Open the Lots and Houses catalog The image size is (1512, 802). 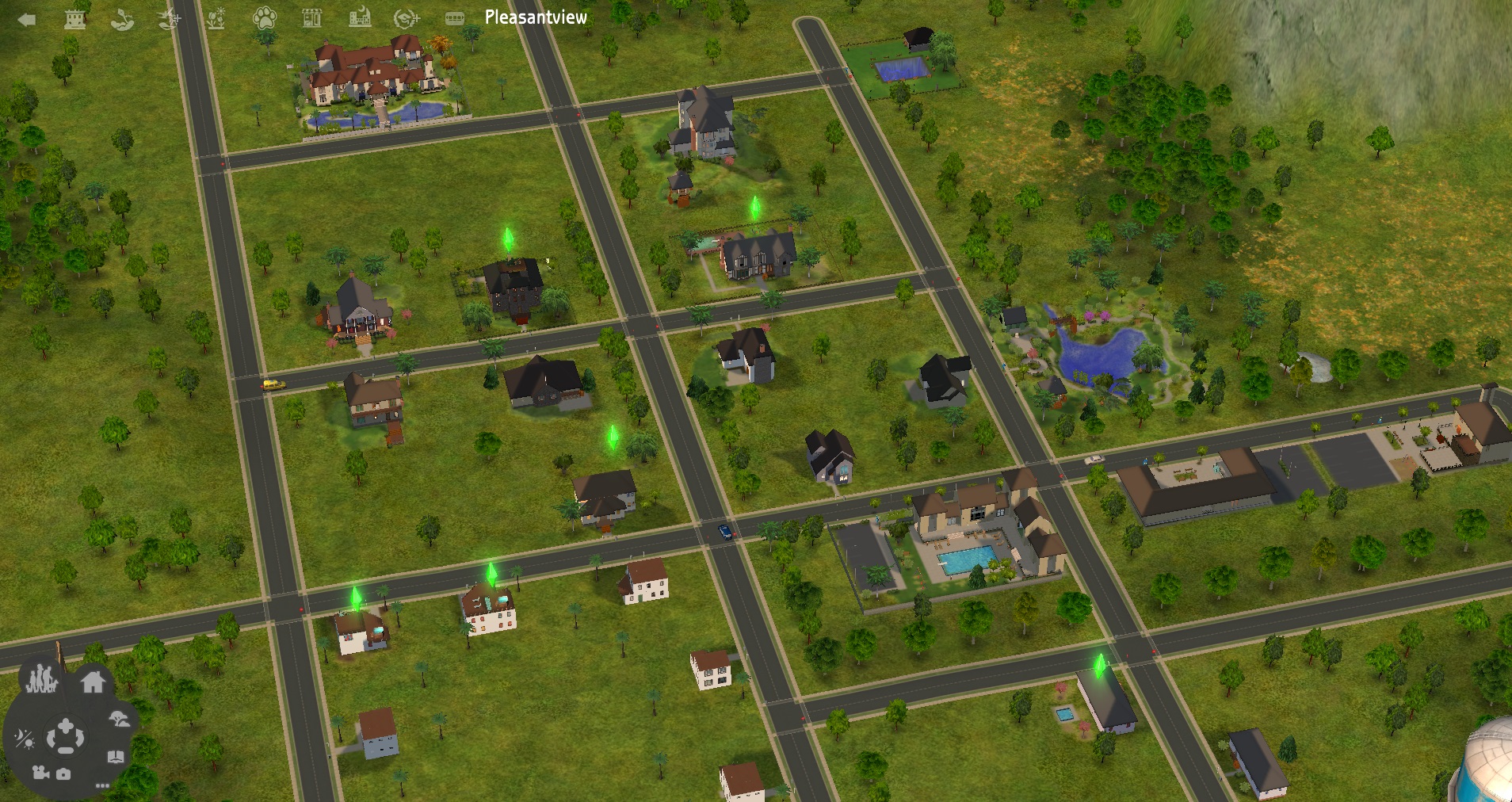pos(93,683)
